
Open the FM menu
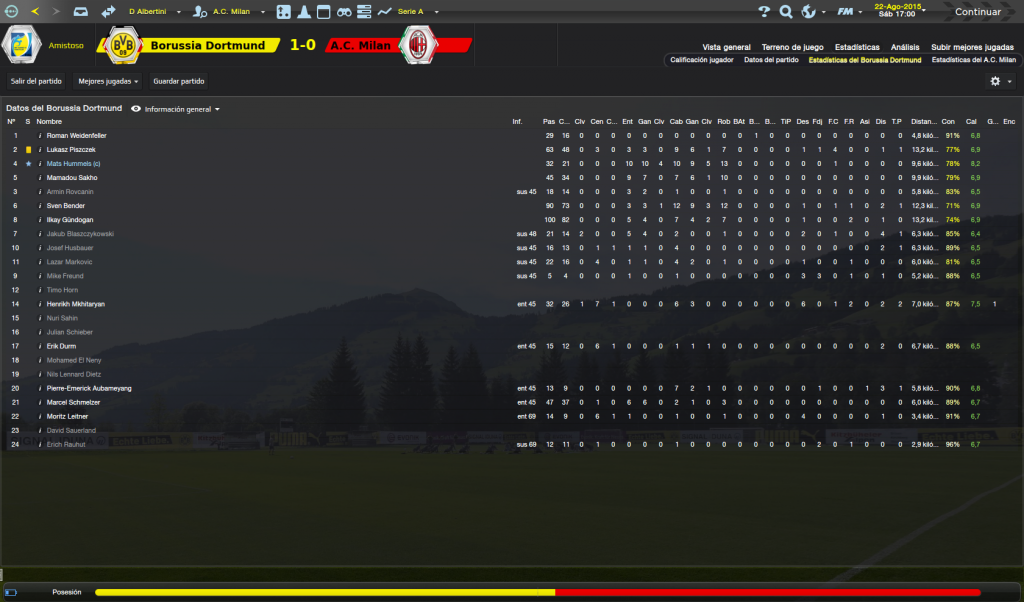tap(849, 12)
